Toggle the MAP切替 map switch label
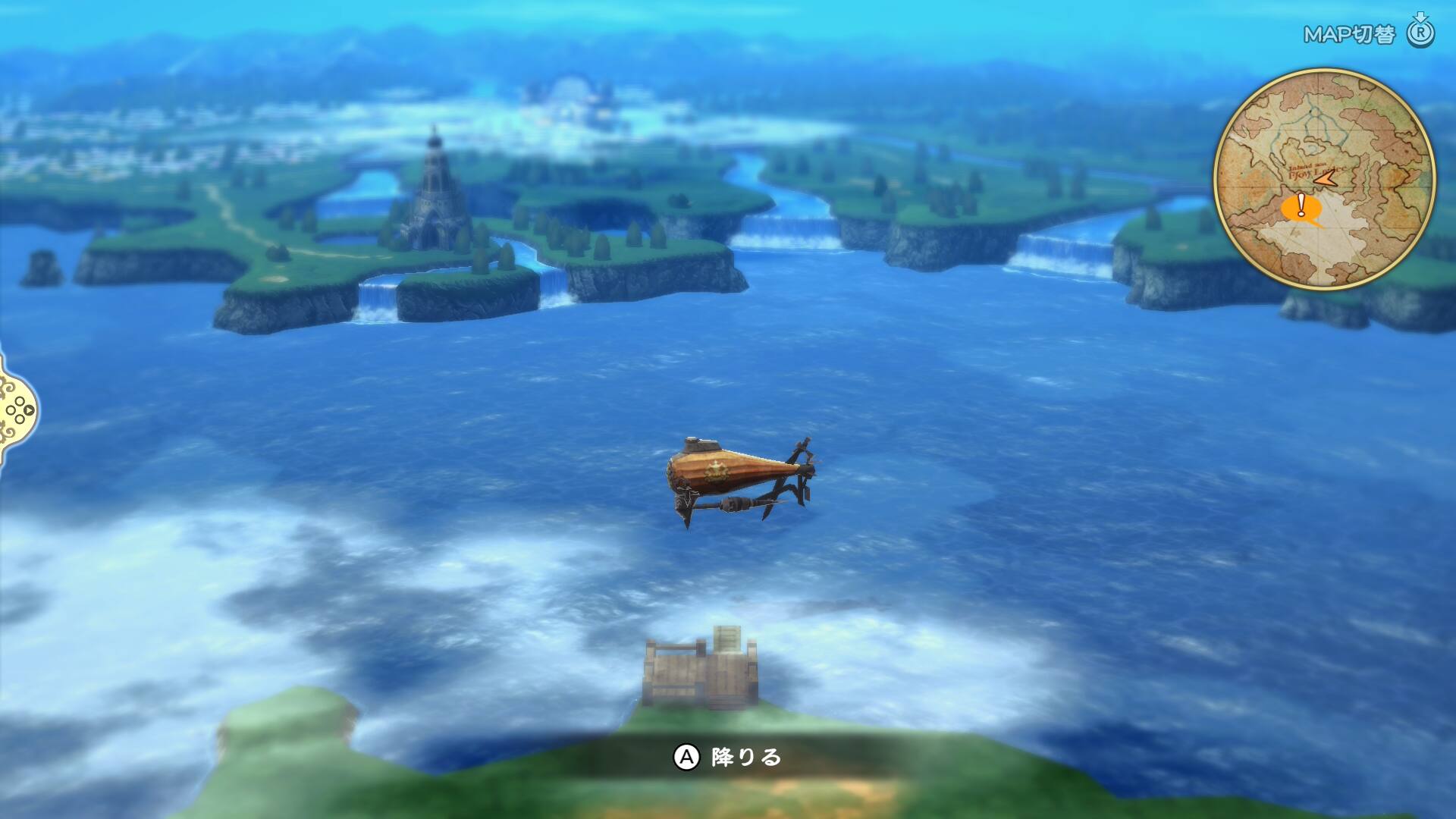This screenshot has height=819, width=1456. 1349,35
